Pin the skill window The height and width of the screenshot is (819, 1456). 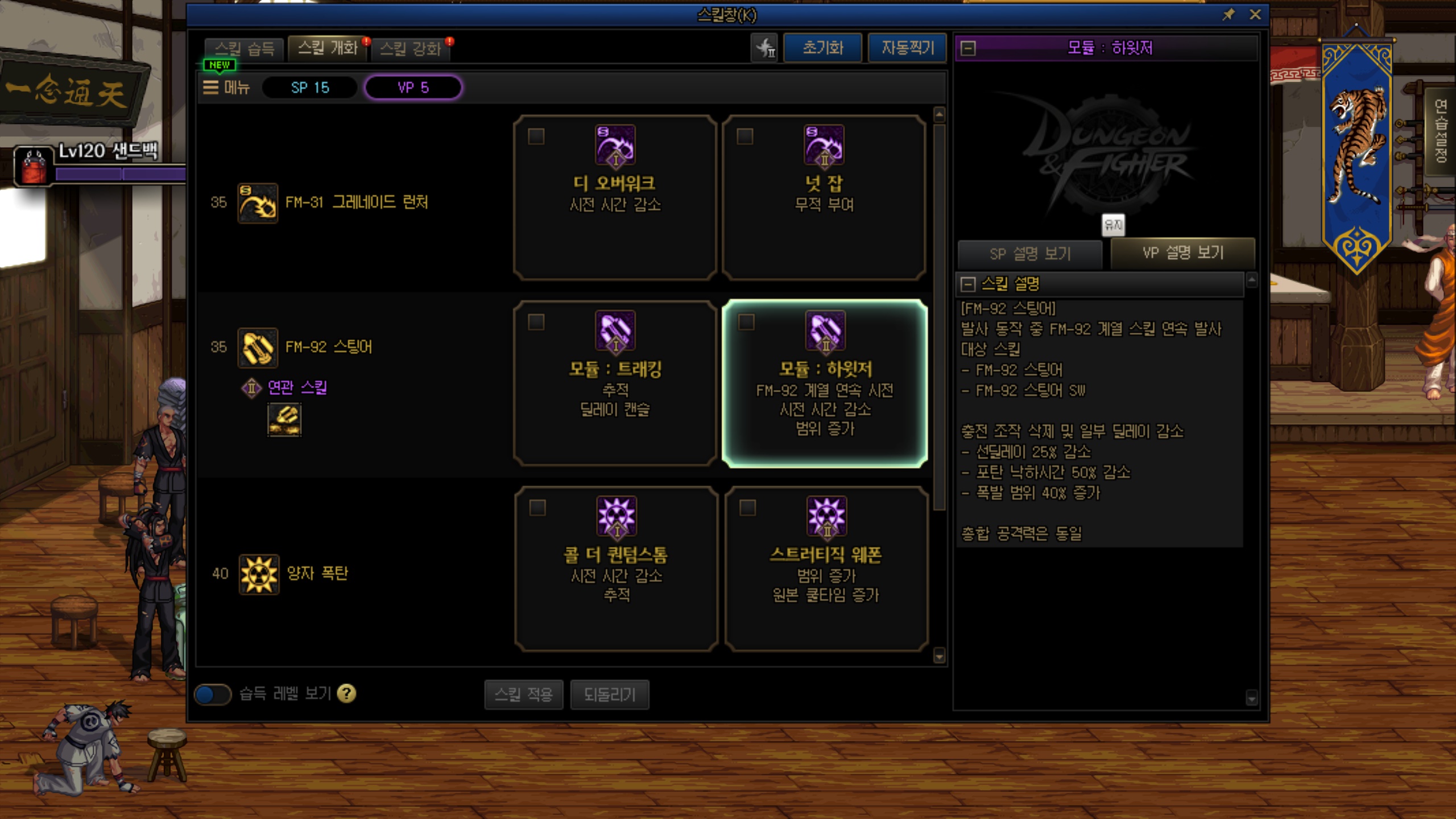(1228, 15)
